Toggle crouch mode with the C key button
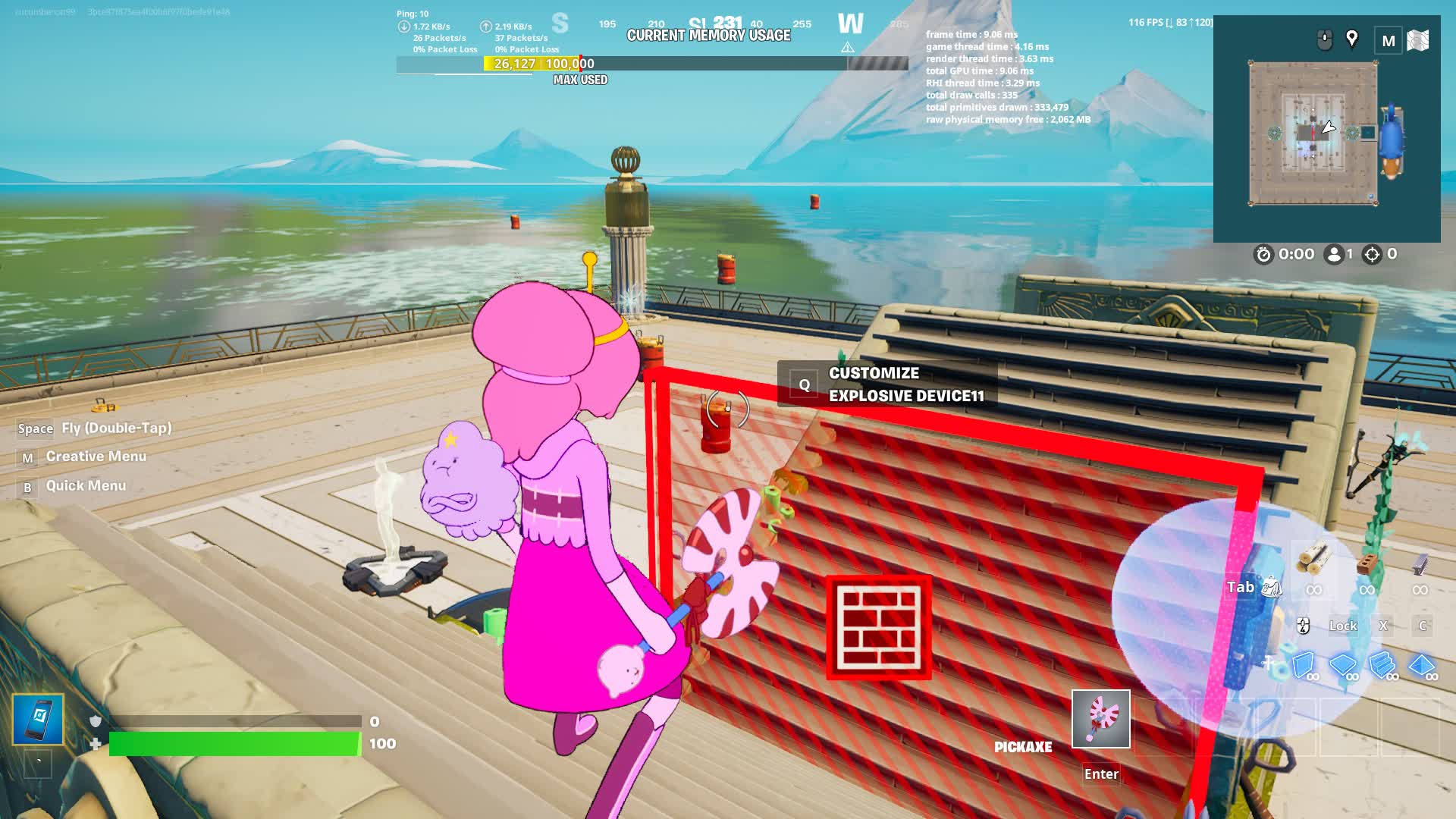Viewport: 1456px width, 819px height. (1423, 626)
